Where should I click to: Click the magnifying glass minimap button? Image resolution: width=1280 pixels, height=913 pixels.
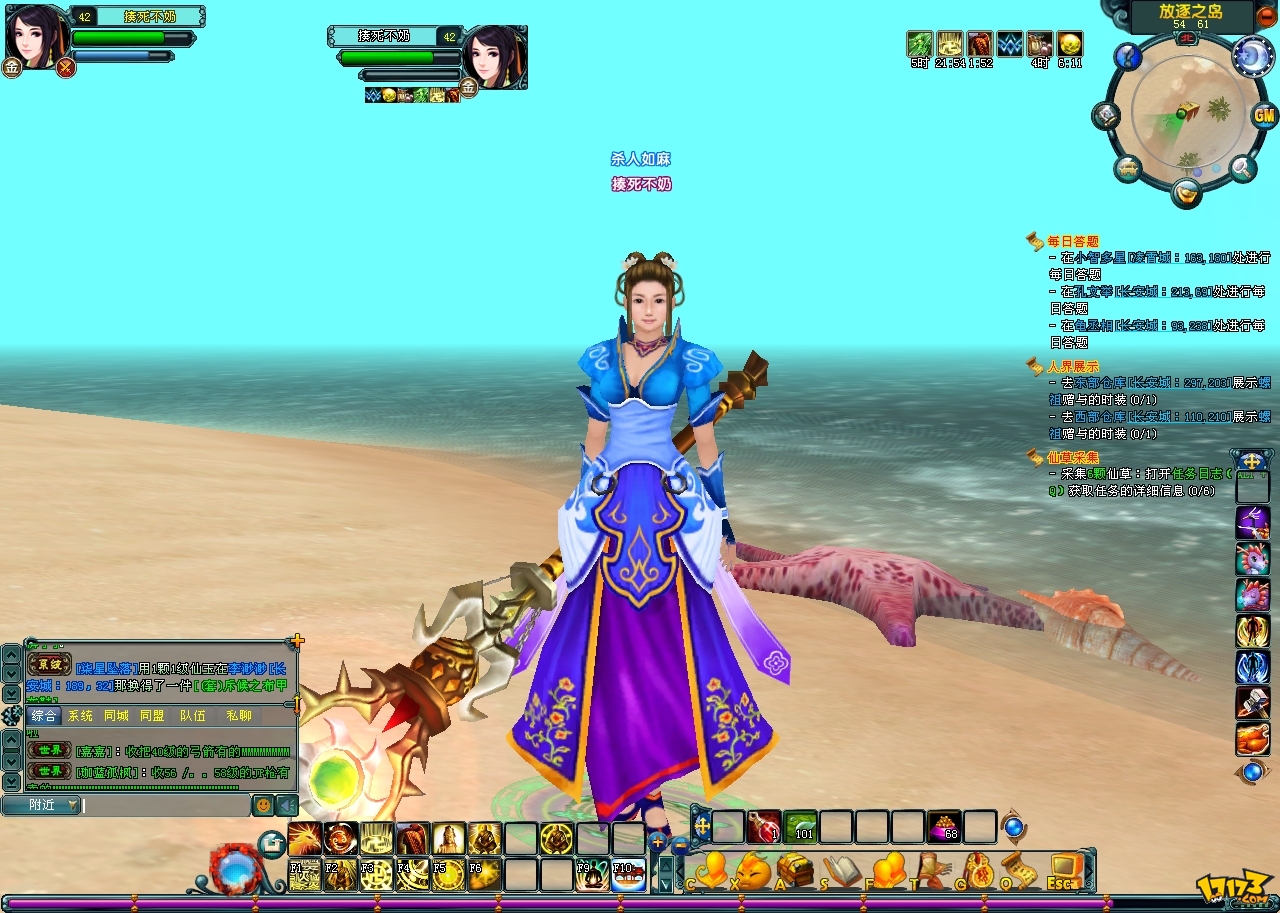[1243, 168]
